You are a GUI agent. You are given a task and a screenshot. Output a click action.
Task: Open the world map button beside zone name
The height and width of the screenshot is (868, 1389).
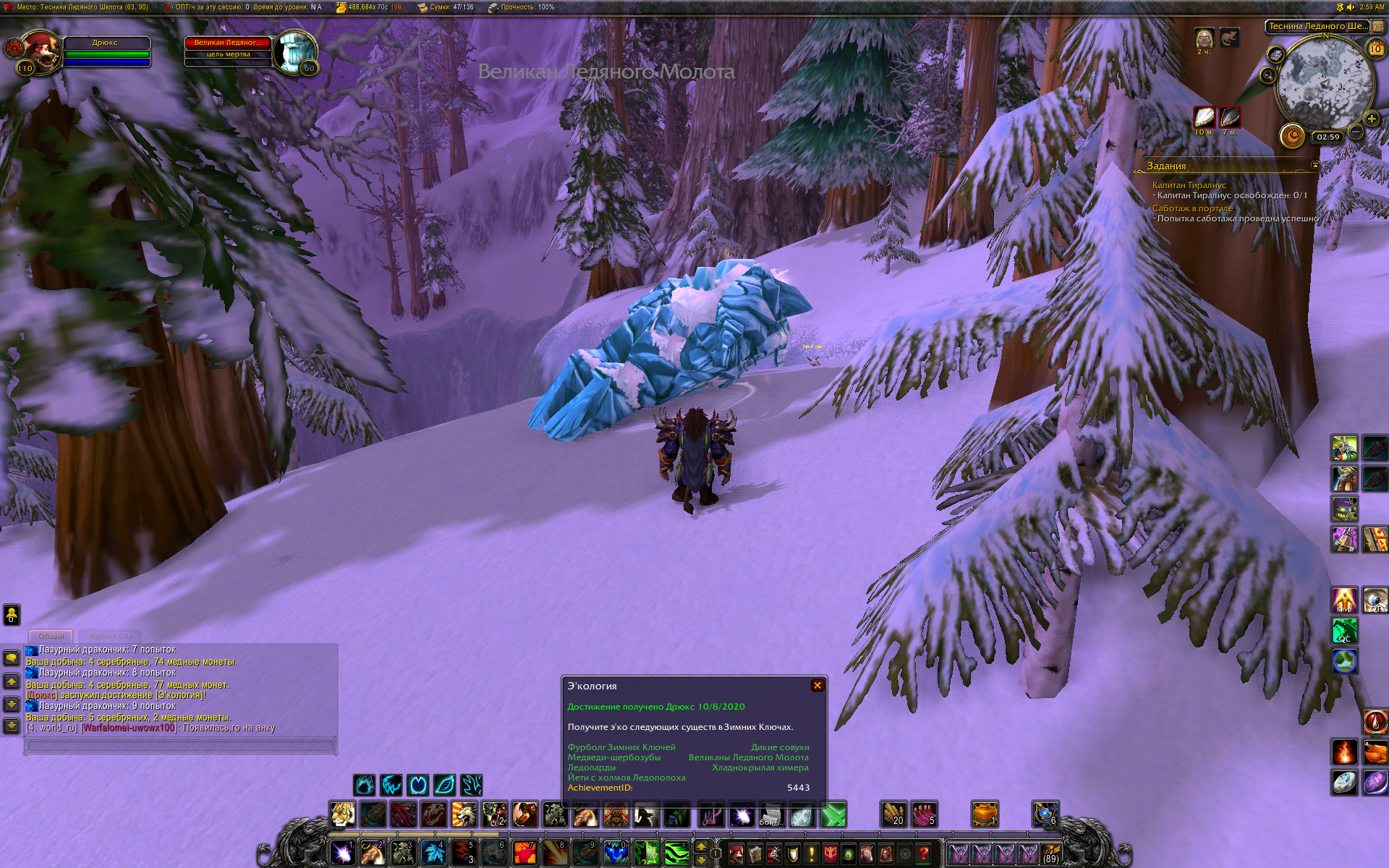[1377, 26]
